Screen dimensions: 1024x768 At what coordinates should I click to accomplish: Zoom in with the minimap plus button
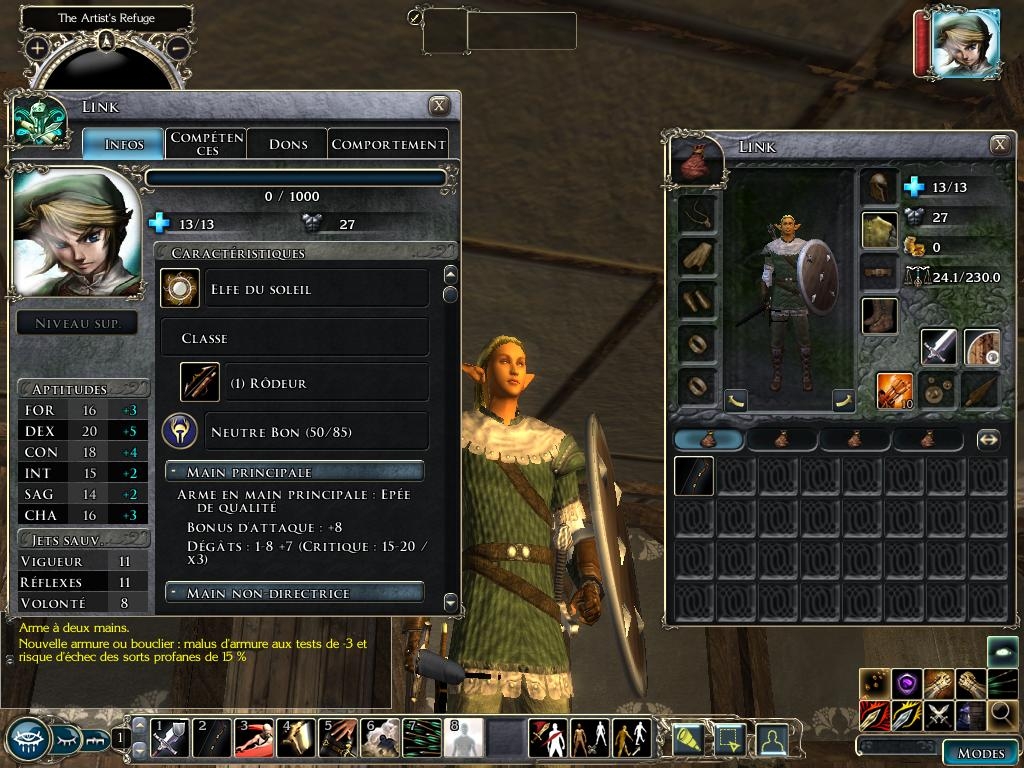click(37, 47)
